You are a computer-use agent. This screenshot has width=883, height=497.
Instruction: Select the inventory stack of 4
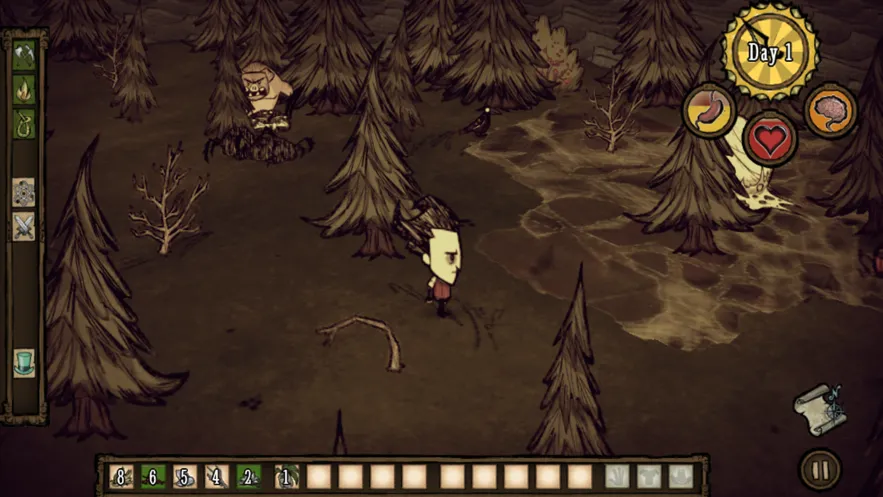click(217, 476)
